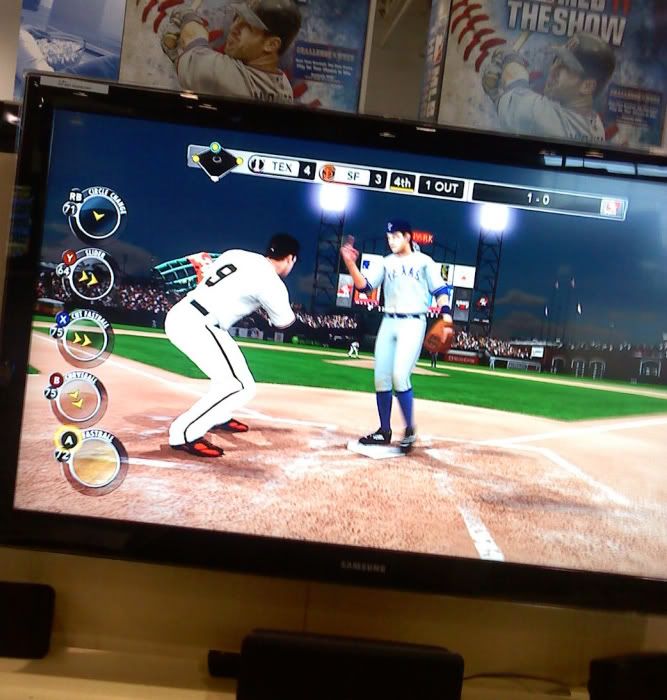The image size is (667, 700).
Task: Choose the Slider pitch
Action: [91, 278]
